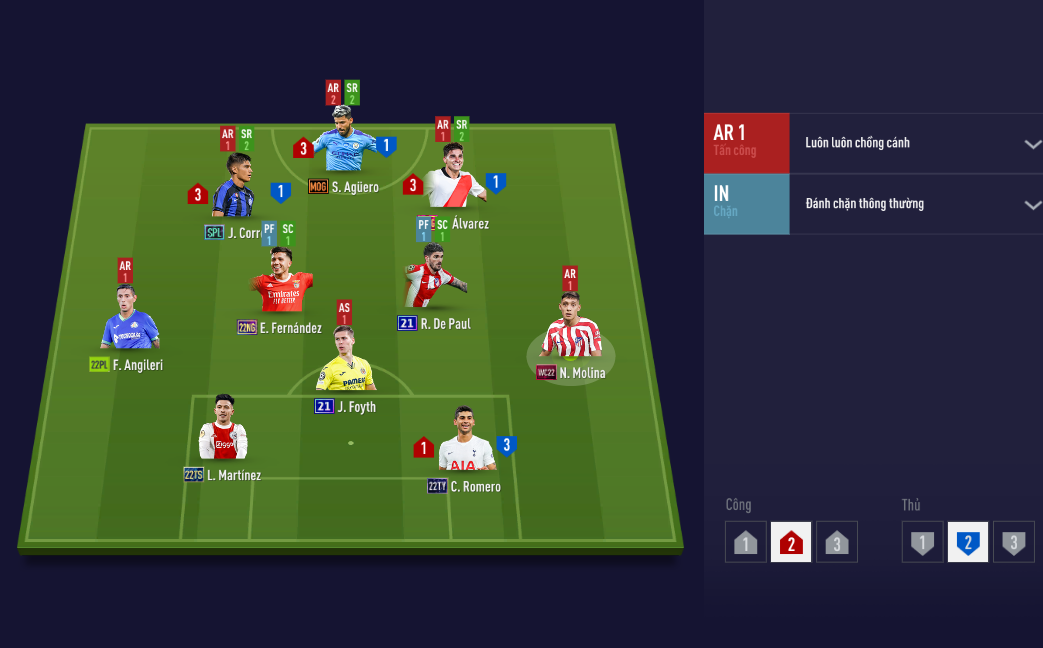Set attack level to 1
The image size is (1043, 648).
pyautogui.click(x=745, y=543)
